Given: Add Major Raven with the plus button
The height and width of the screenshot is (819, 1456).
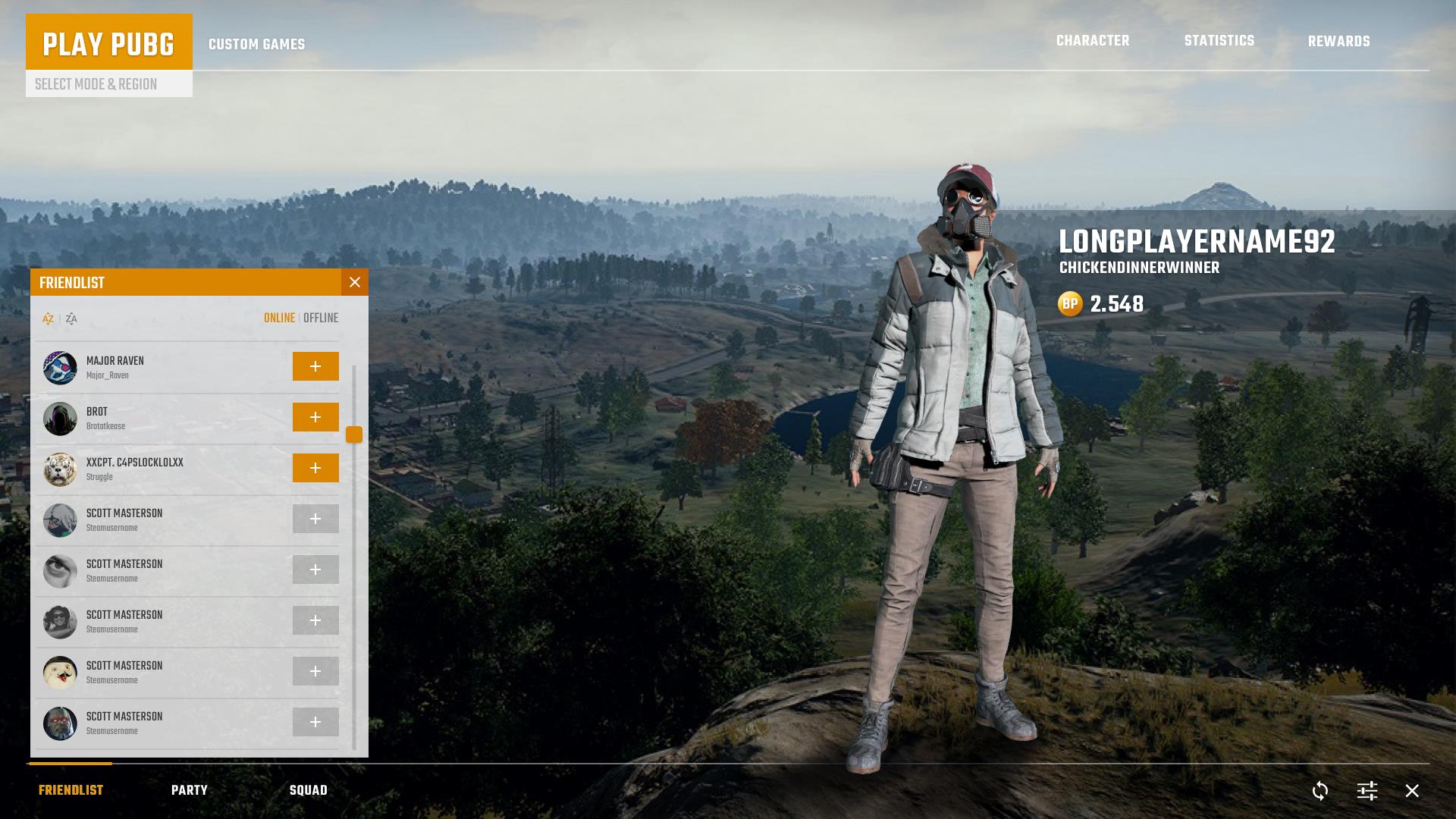Looking at the screenshot, I should pyautogui.click(x=315, y=366).
